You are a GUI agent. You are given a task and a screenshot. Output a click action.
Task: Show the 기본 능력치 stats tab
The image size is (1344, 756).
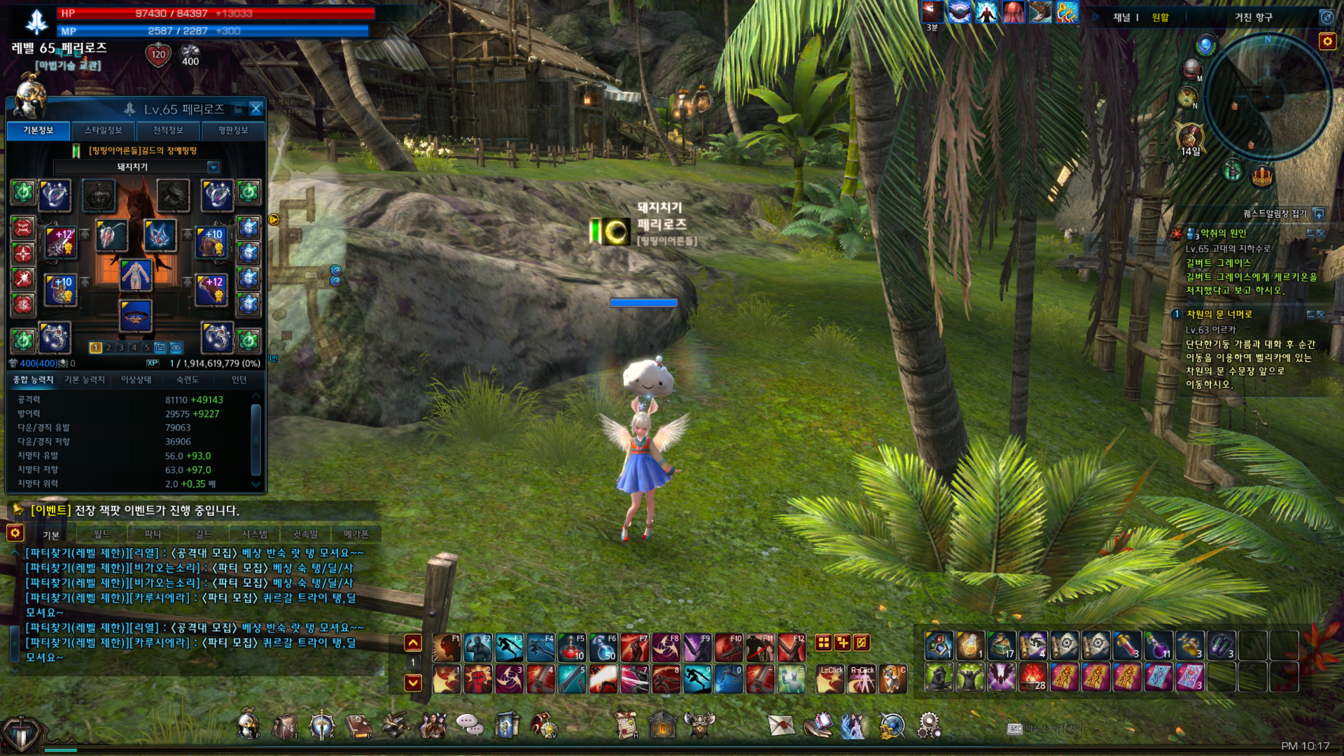pyautogui.click(x=85, y=380)
